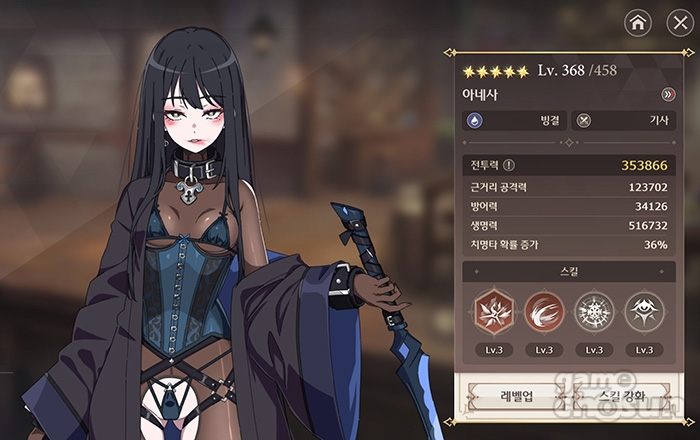Open 스킬 강화 skill enhancement

[x=620, y=396]
